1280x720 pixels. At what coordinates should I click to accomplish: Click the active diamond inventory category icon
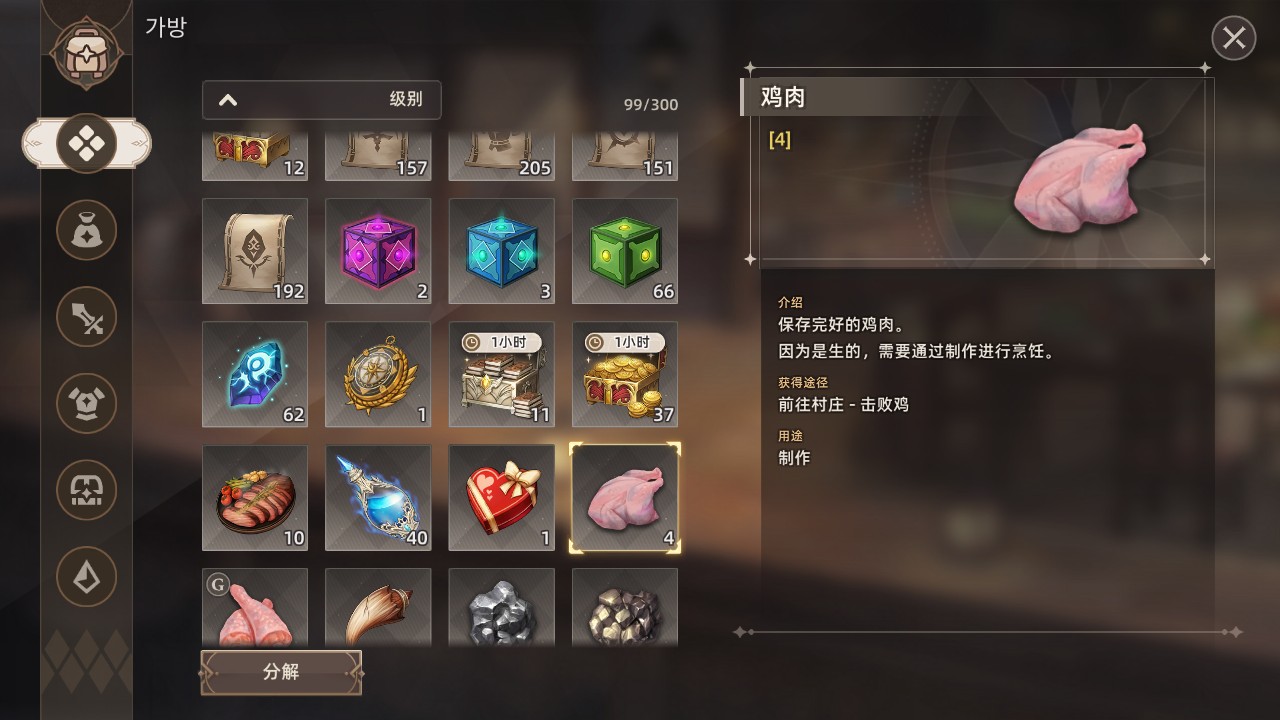point(86,142)
